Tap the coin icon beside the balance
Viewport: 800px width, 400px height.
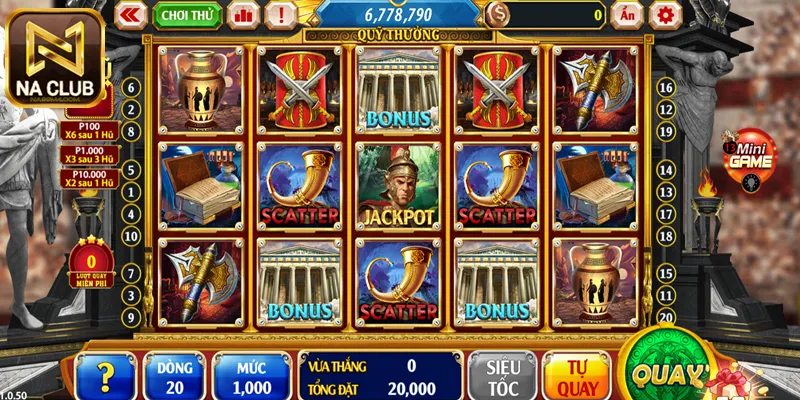498,14
